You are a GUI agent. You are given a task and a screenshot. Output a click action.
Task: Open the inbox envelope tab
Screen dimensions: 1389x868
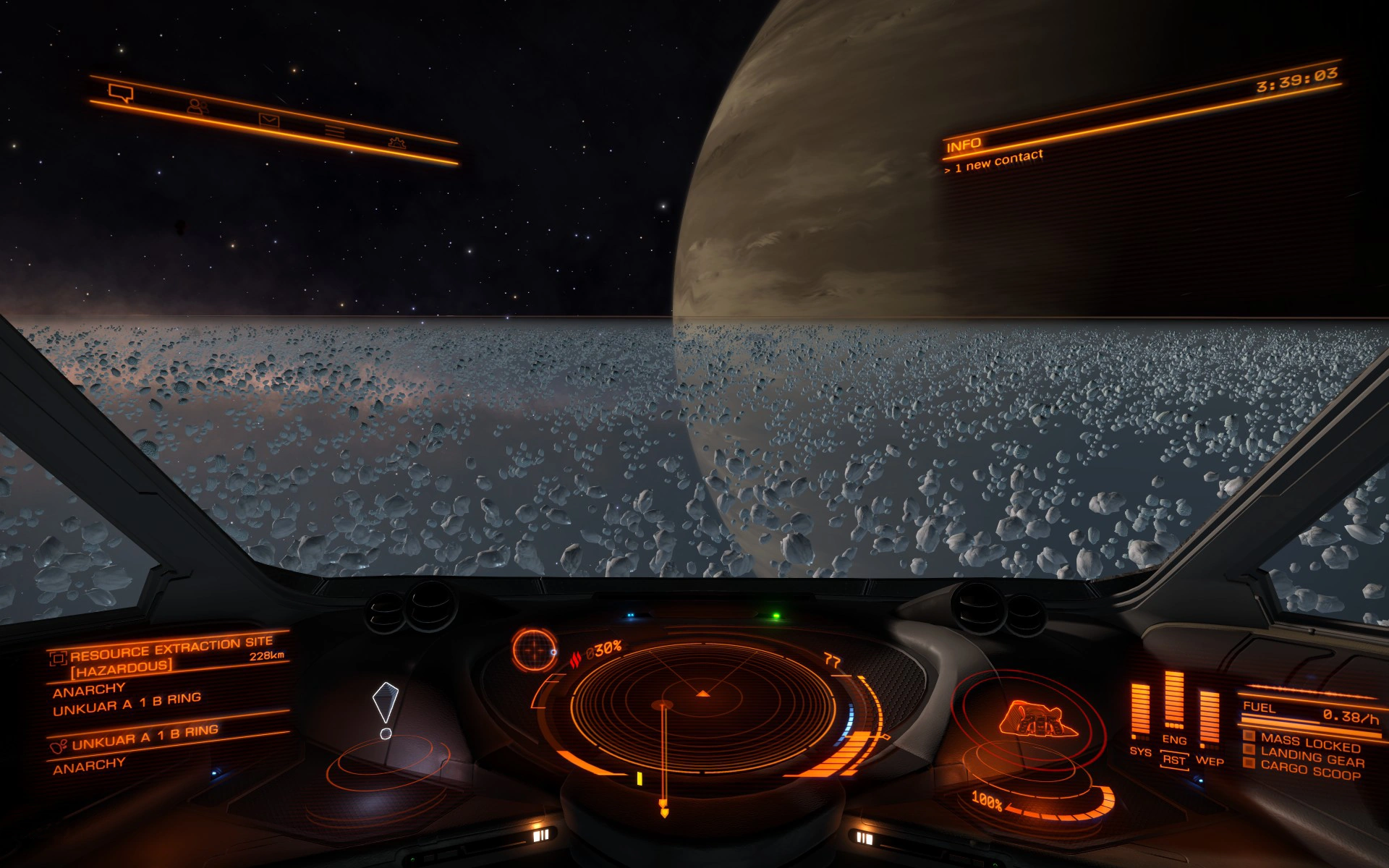pos(269,120)
